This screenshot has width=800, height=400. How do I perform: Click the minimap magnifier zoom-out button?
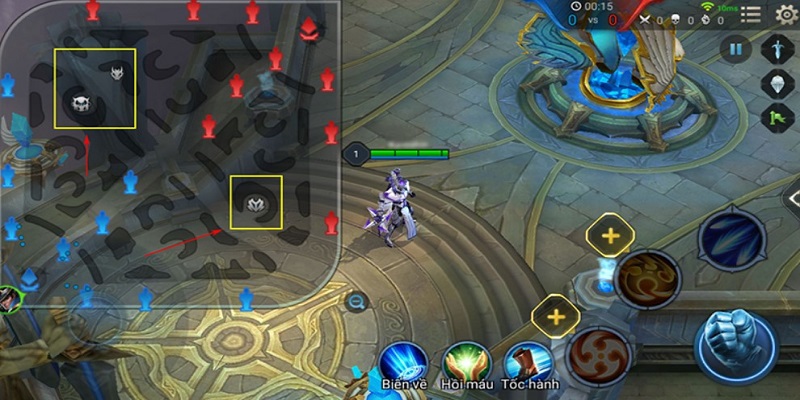pyautogui.click(x=357, y=301)
